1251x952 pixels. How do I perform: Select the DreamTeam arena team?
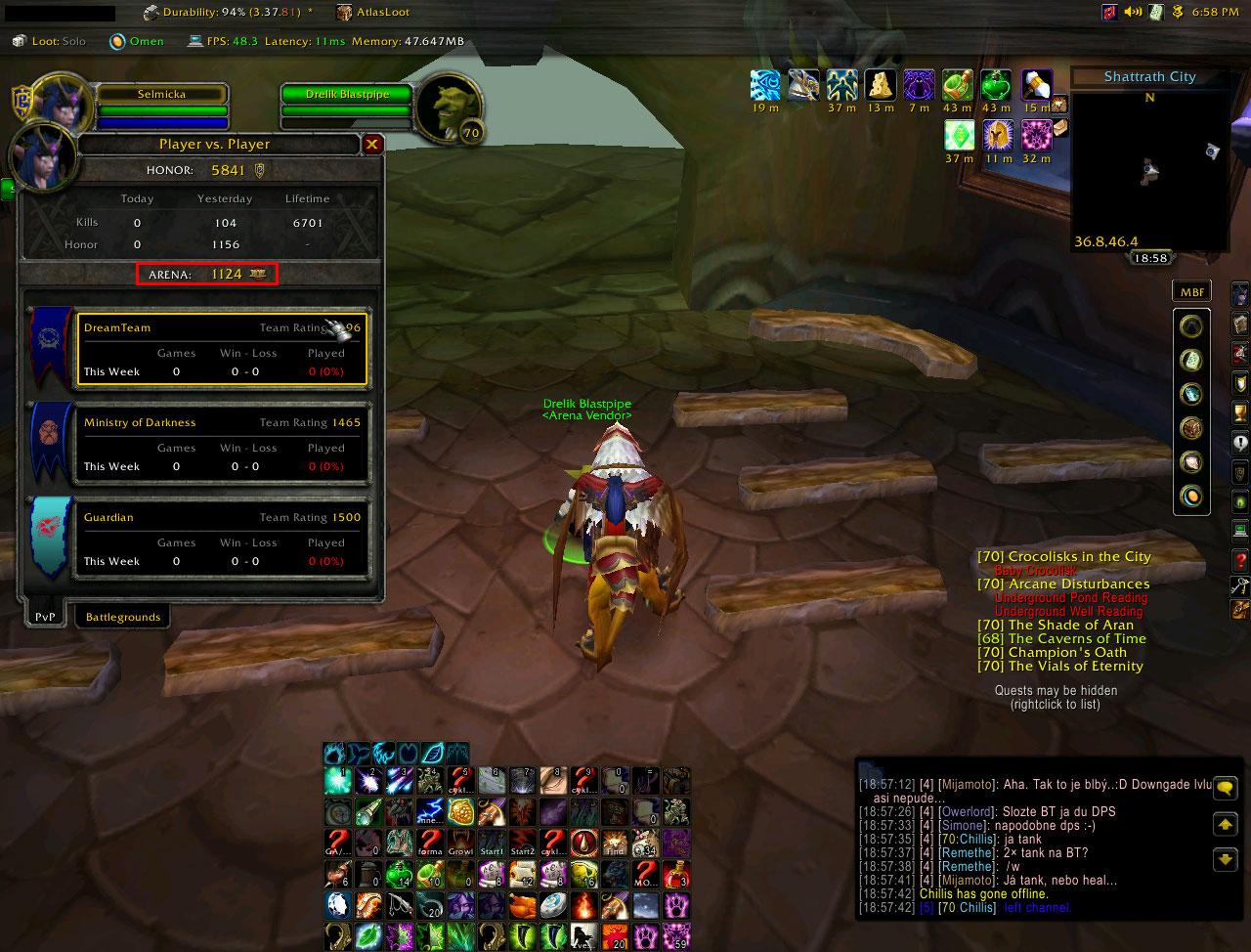pyautogui.click(x=222, y=349)
